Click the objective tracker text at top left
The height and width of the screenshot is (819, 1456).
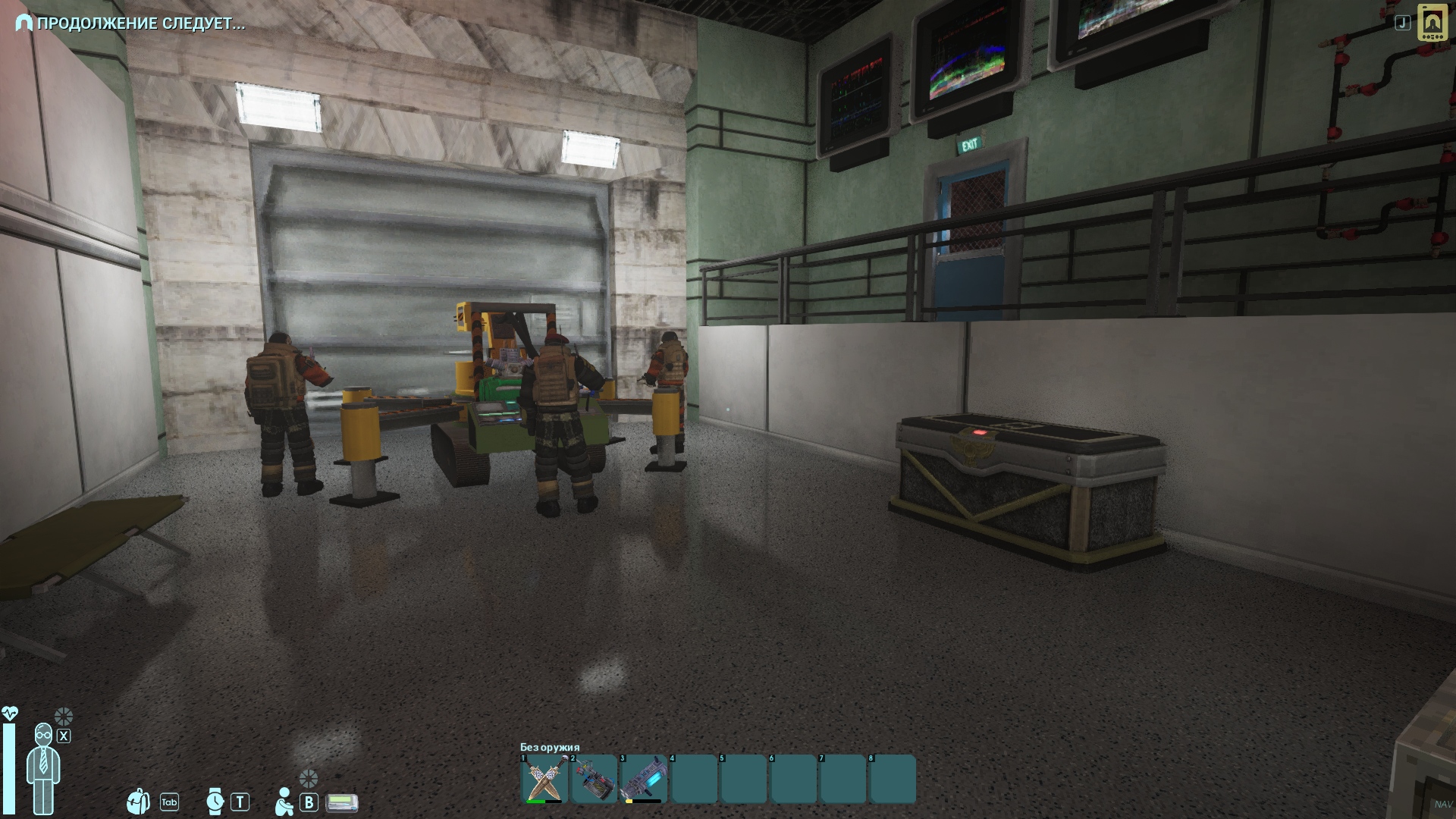[141, 24]
